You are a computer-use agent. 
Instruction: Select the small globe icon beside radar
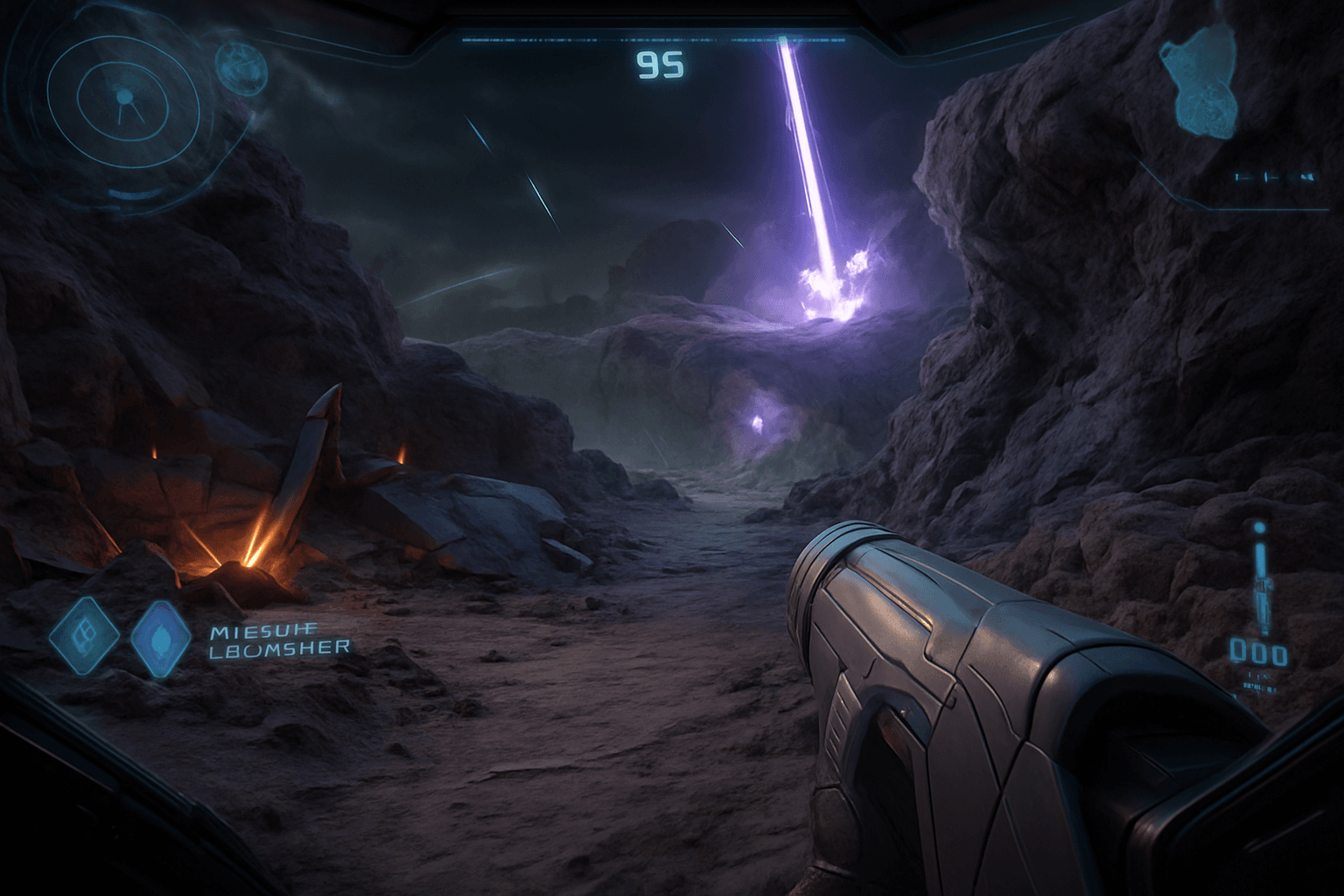click(241, 63)
